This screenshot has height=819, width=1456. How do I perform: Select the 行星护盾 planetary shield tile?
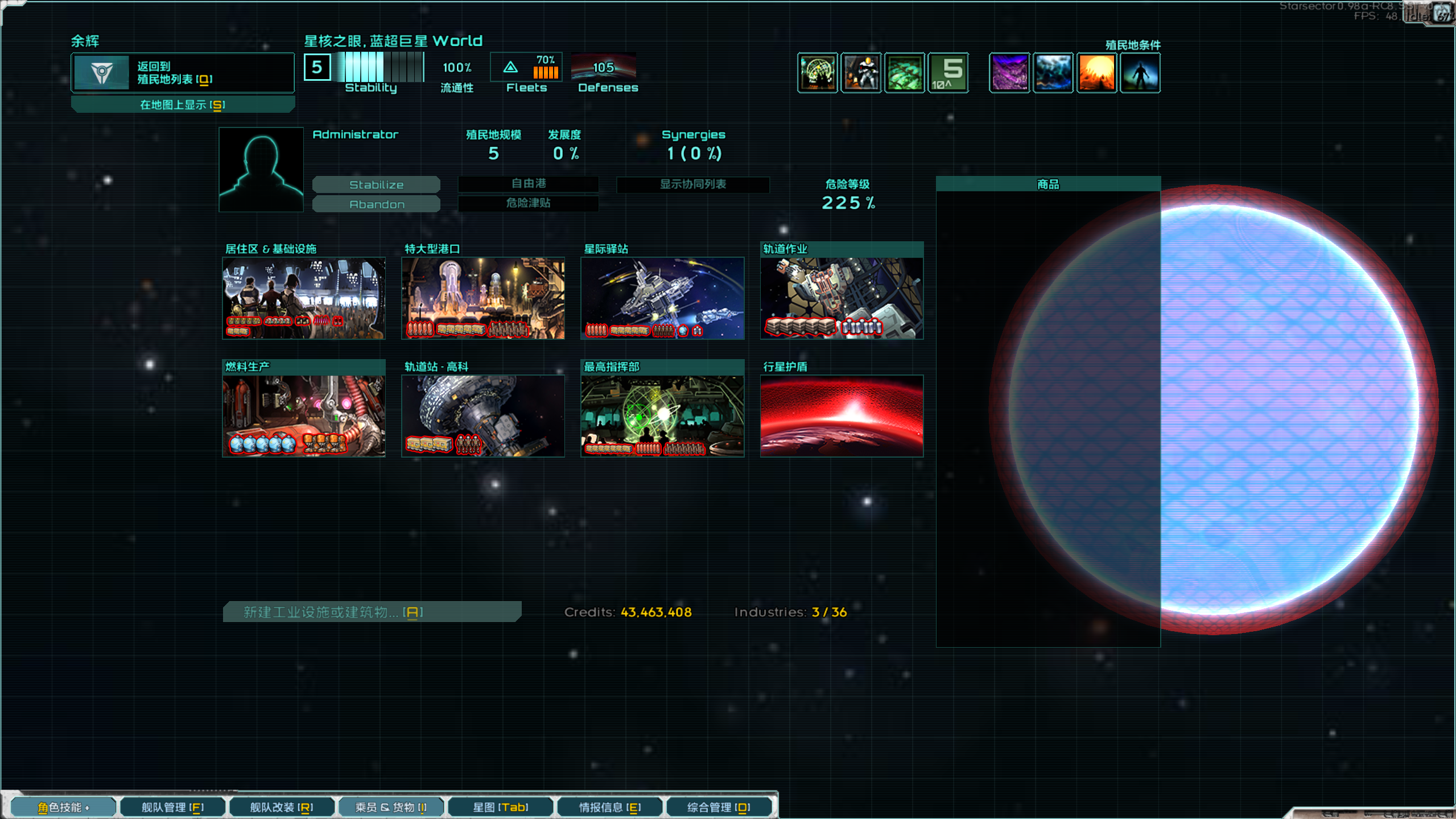click(841, 415)
